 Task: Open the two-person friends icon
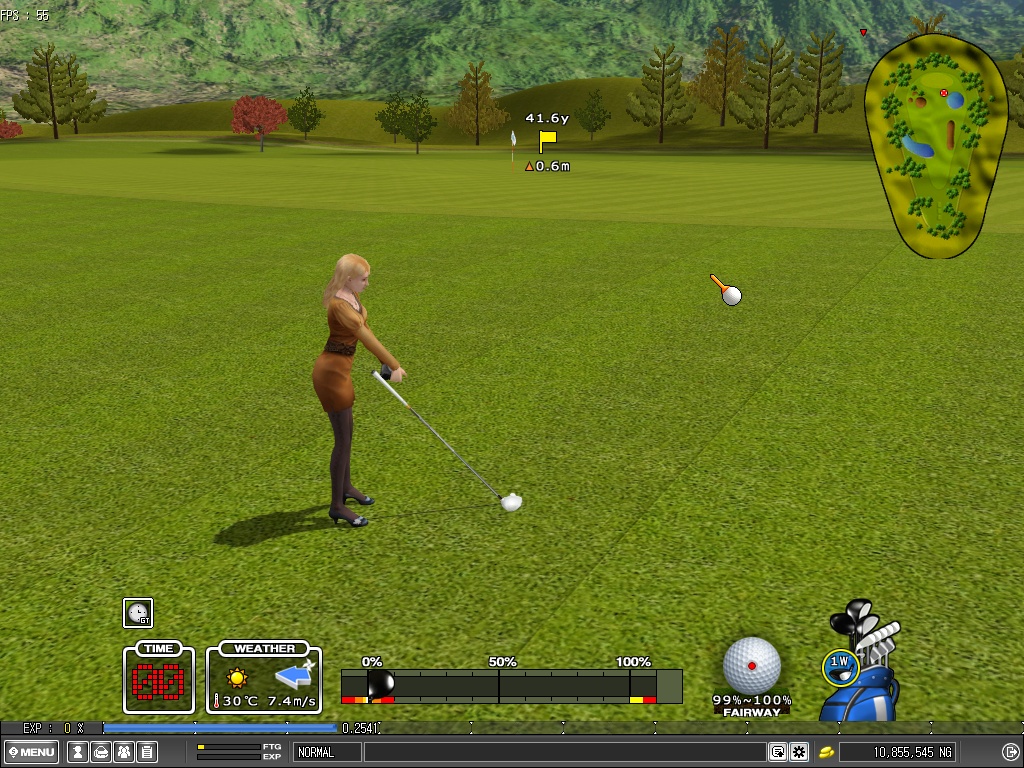pos(124,752)
